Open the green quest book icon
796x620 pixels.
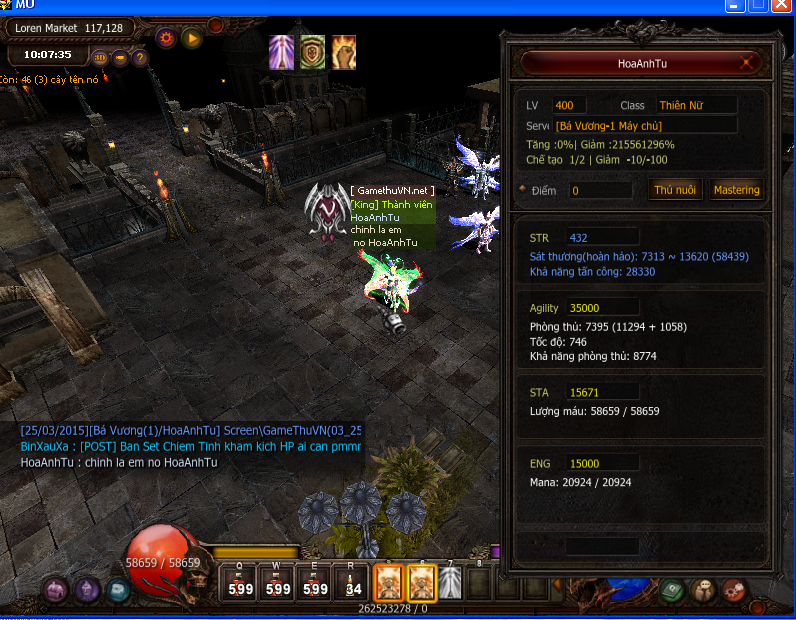click(x=672, y=590)
